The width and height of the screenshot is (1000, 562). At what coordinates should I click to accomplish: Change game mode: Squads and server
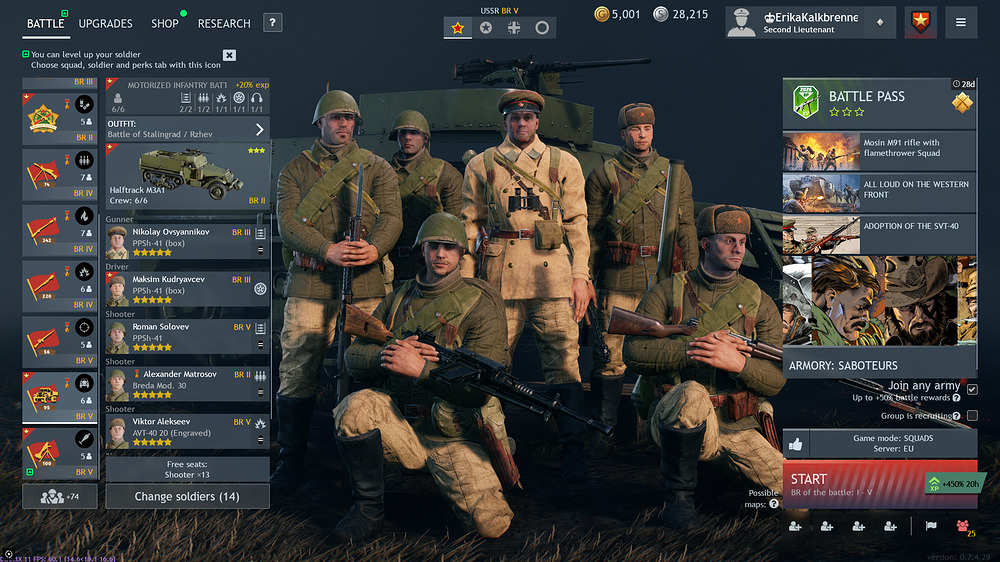(x=894, y=443)
